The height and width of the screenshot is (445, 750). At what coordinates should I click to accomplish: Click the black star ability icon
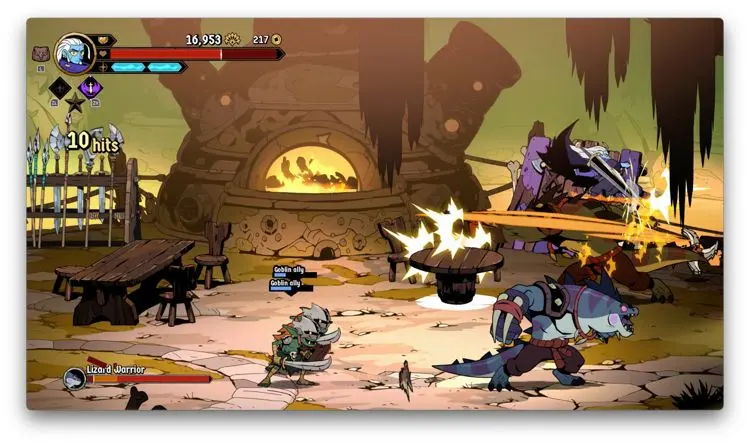(75, 103)
